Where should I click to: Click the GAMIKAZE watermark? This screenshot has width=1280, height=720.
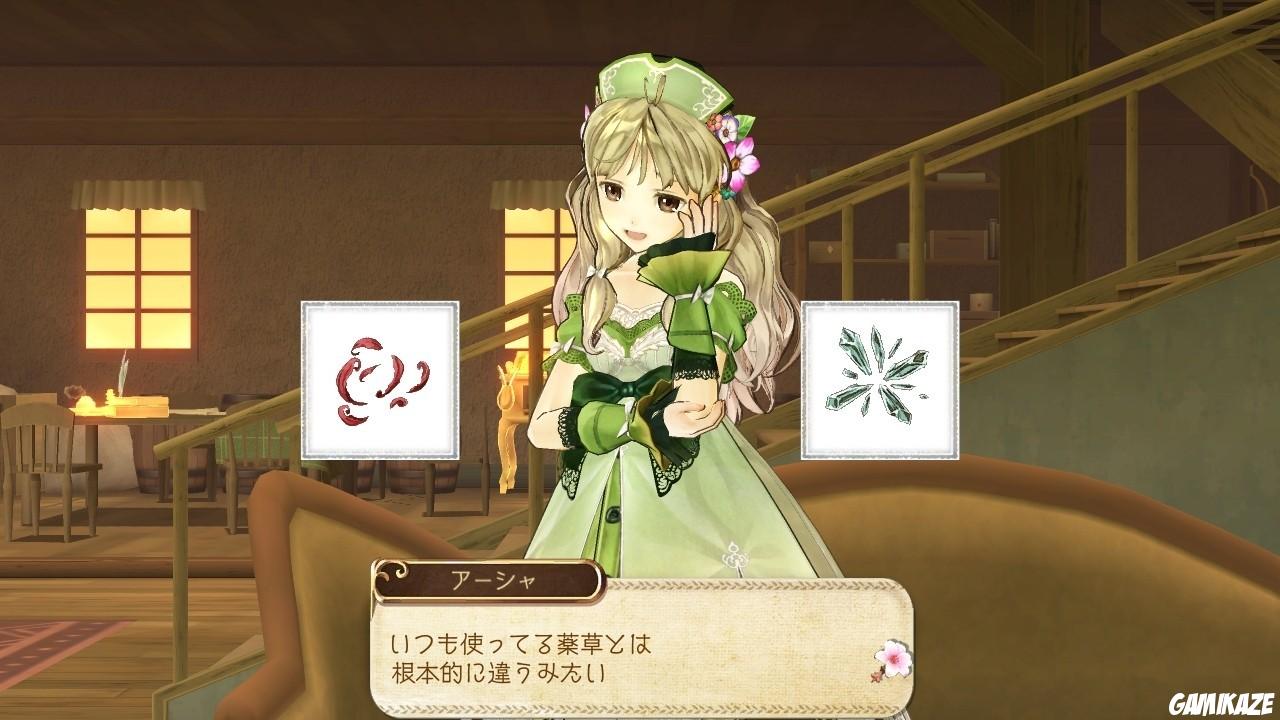coord(1222,703)
